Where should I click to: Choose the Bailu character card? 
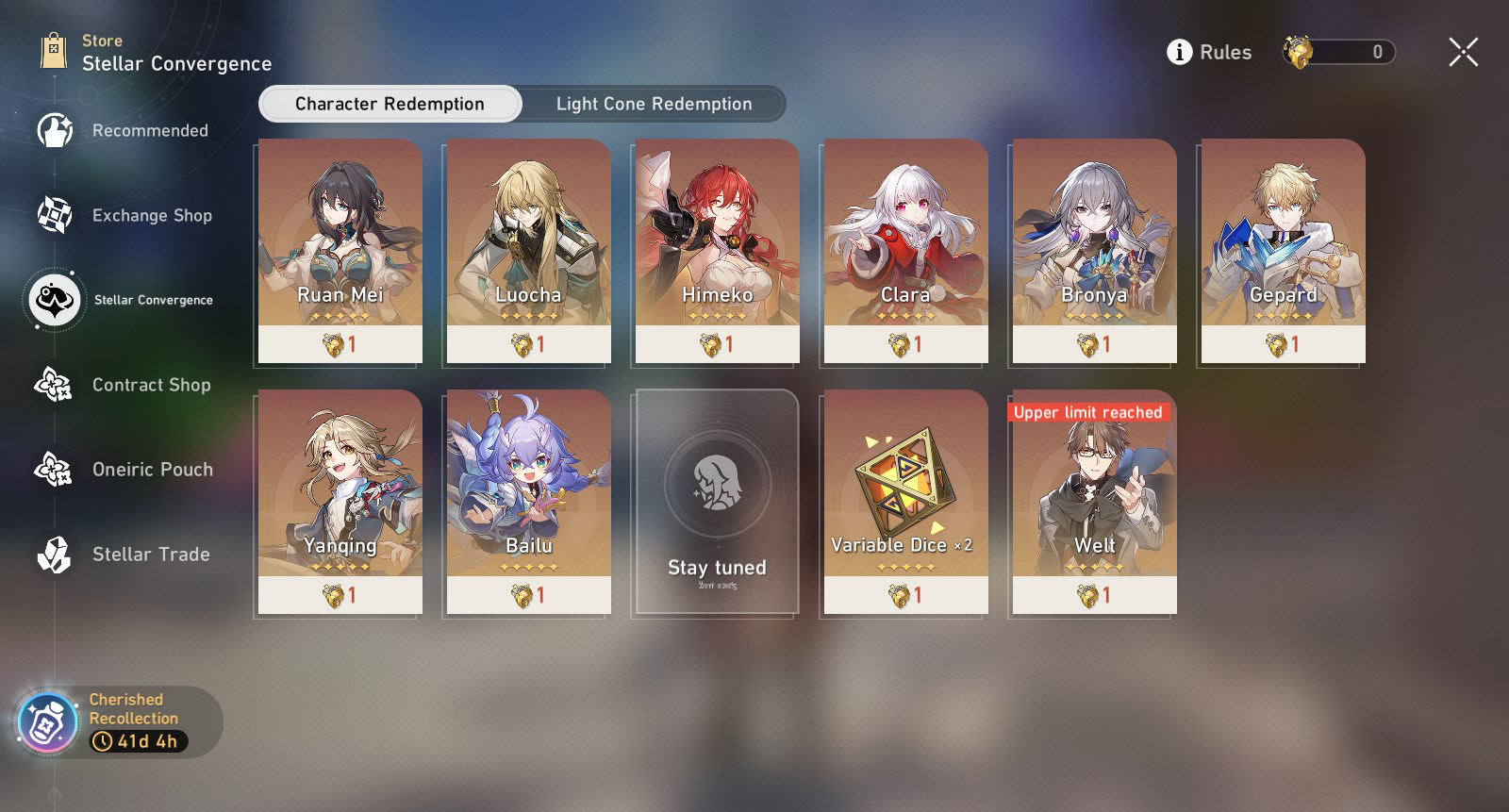click(x=528, y=502)
